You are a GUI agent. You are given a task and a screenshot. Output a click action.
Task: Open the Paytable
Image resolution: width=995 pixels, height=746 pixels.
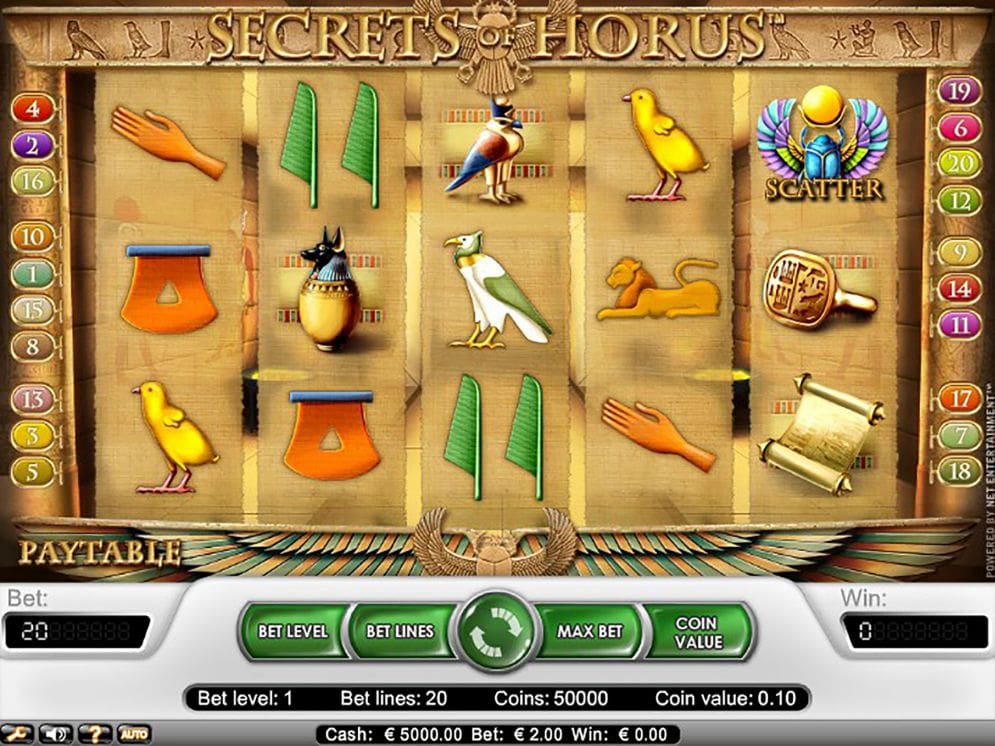pos(99,551)
